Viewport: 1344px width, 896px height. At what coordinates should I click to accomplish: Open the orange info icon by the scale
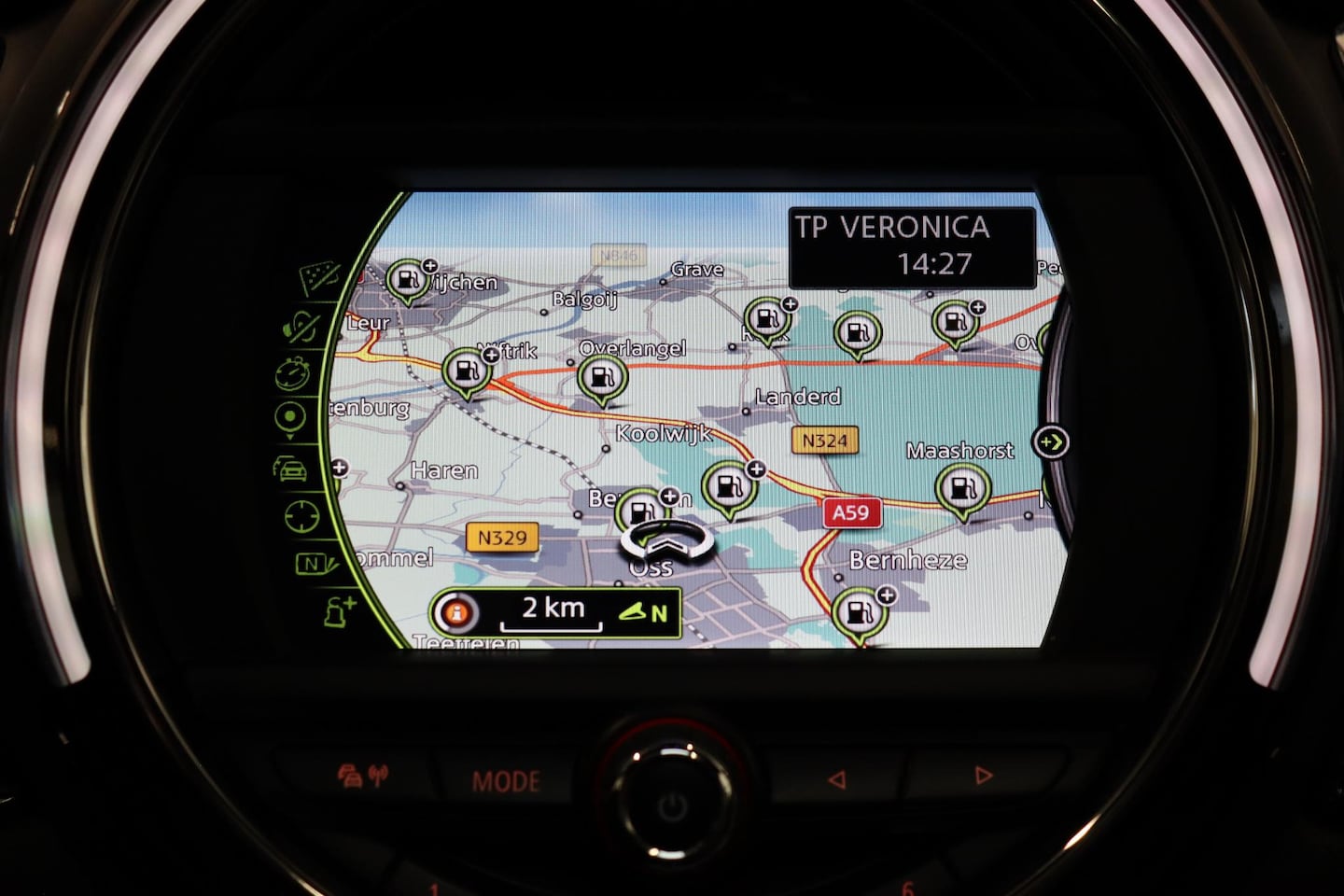point(457,613)
